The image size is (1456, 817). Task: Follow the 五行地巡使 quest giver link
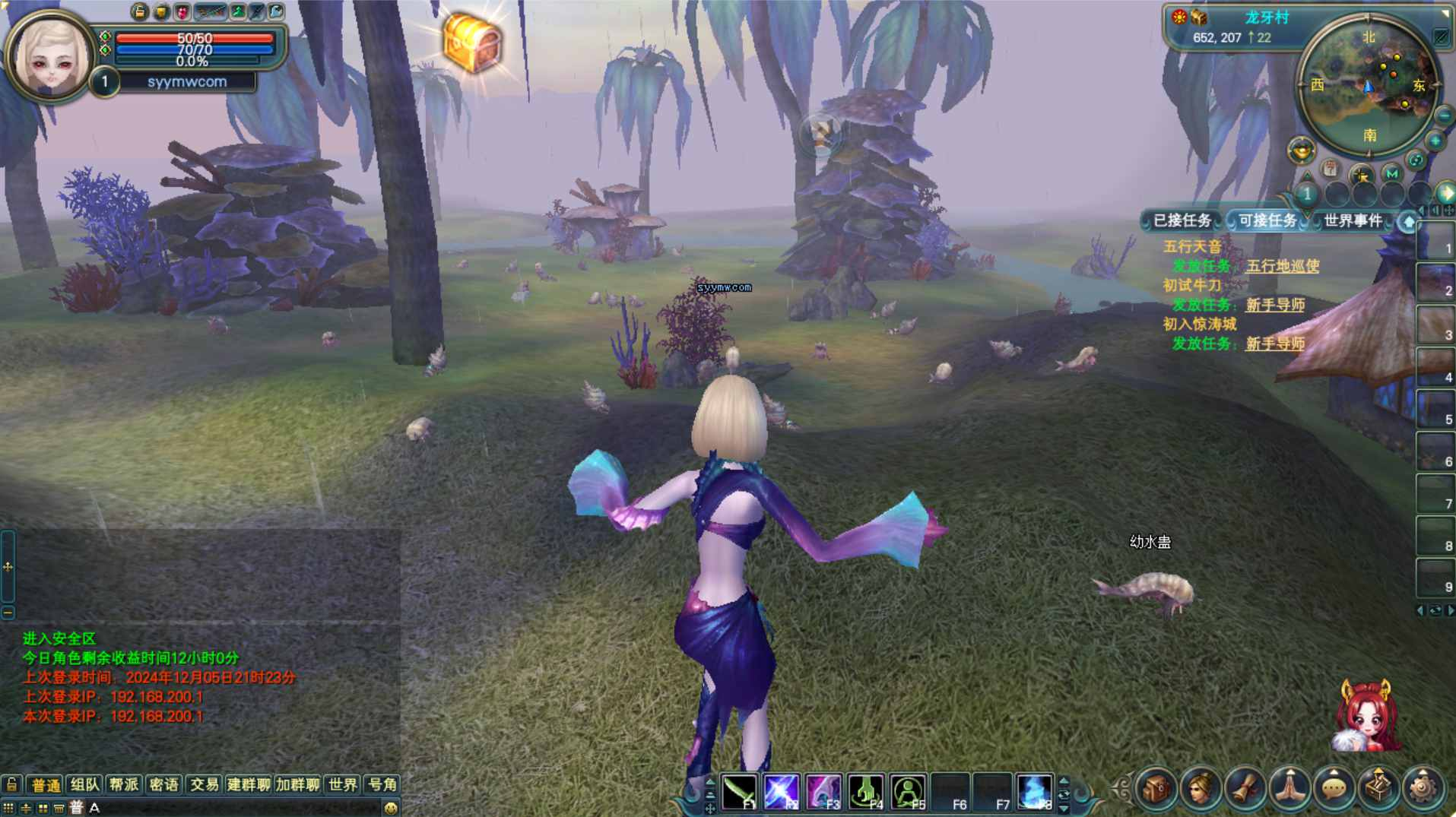[1282, 266]
